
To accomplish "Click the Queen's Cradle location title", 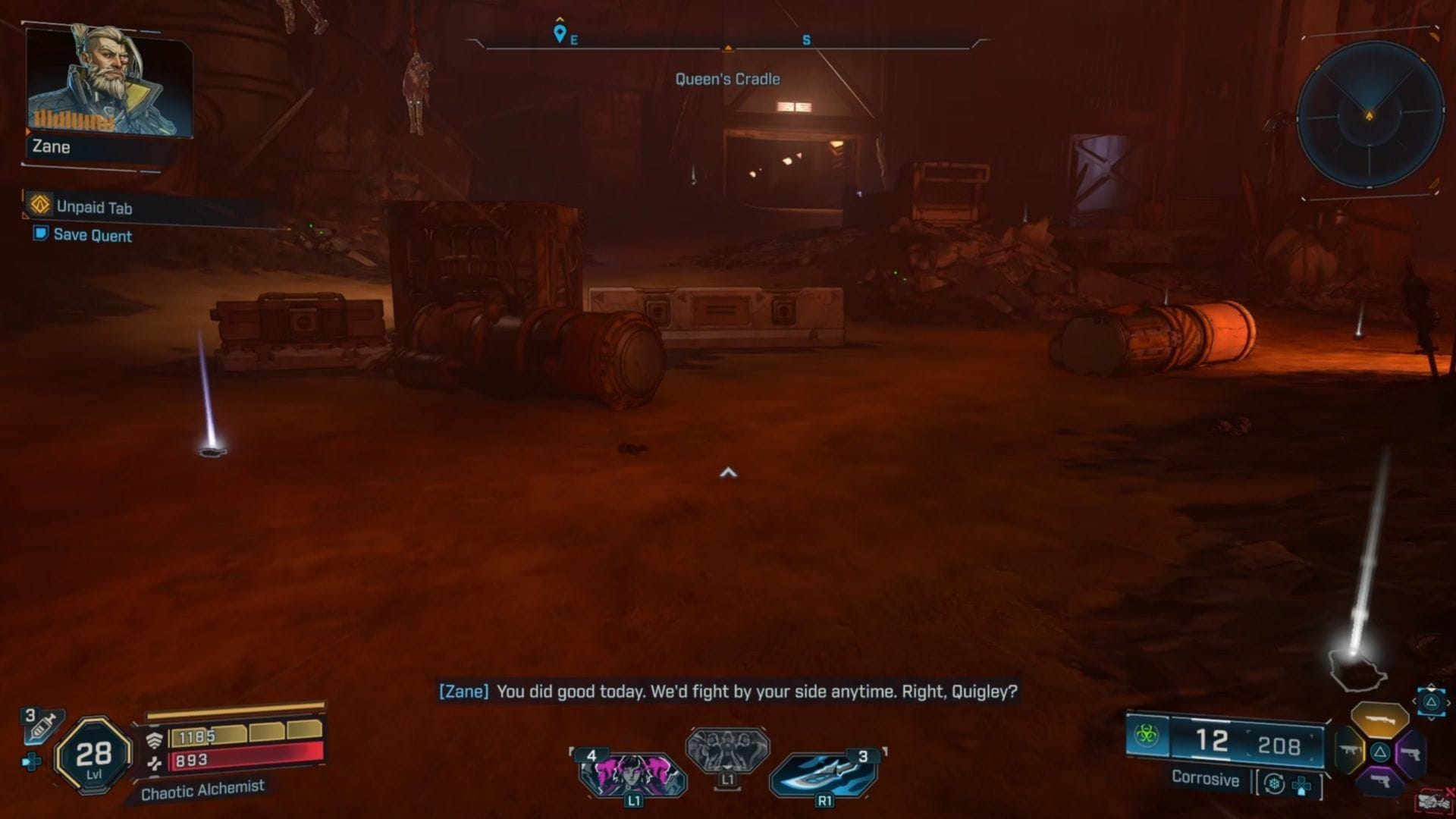I will pyautogui.click(x=728, y=78).
